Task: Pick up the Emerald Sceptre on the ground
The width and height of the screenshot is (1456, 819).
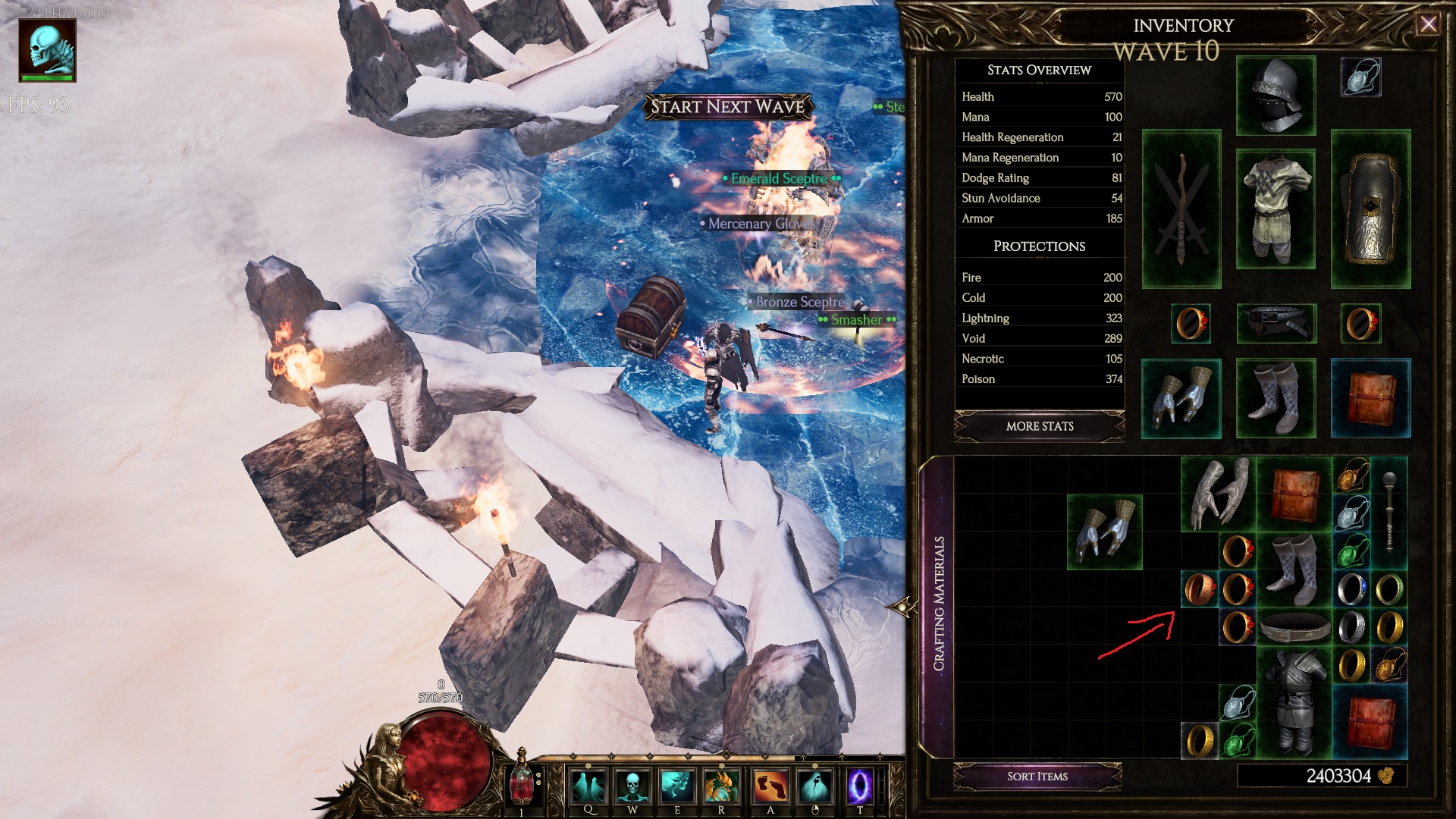Action: coord(777,179)
